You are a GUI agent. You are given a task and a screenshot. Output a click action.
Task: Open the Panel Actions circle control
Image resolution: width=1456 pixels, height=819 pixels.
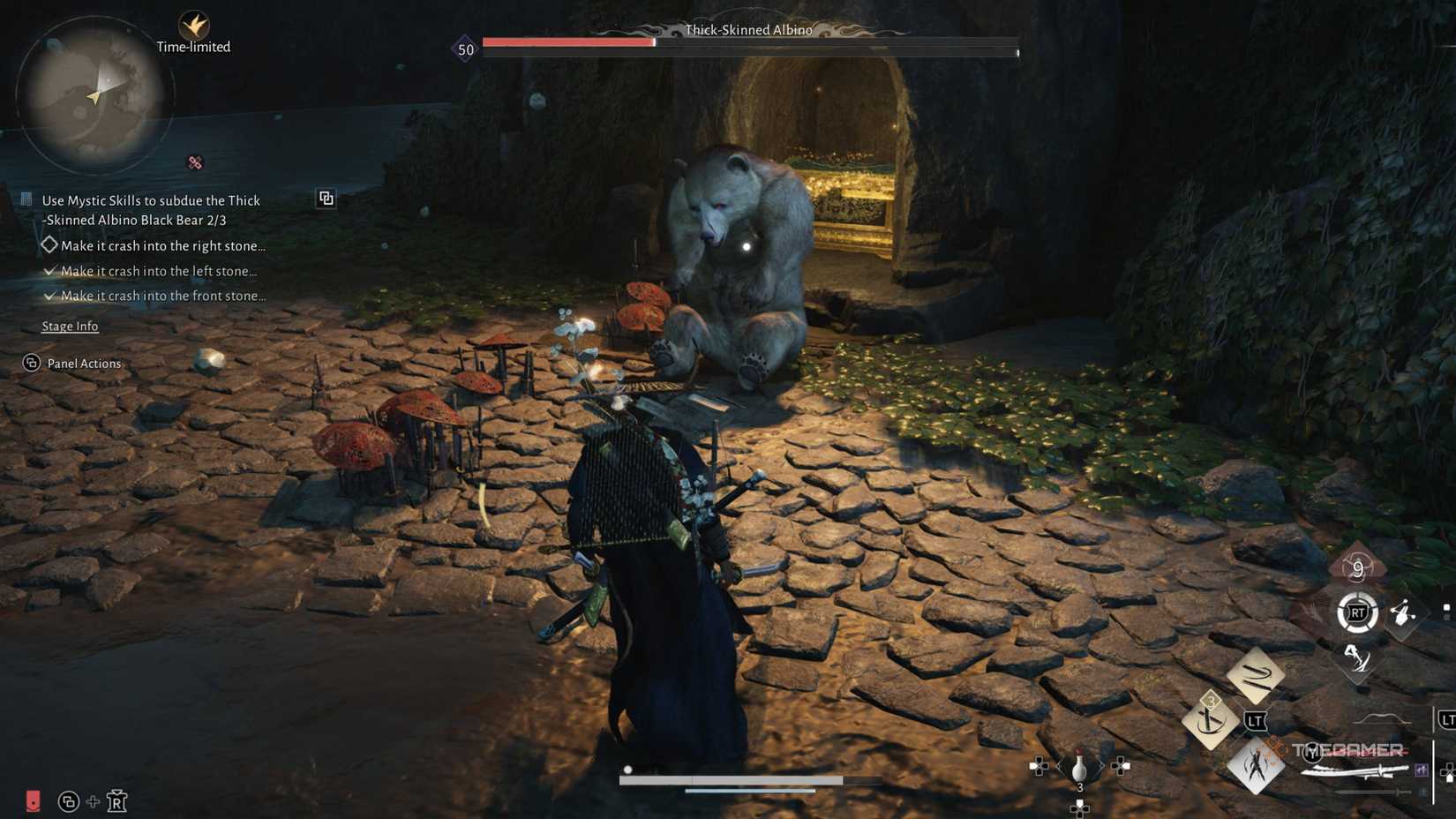[31, 363]
